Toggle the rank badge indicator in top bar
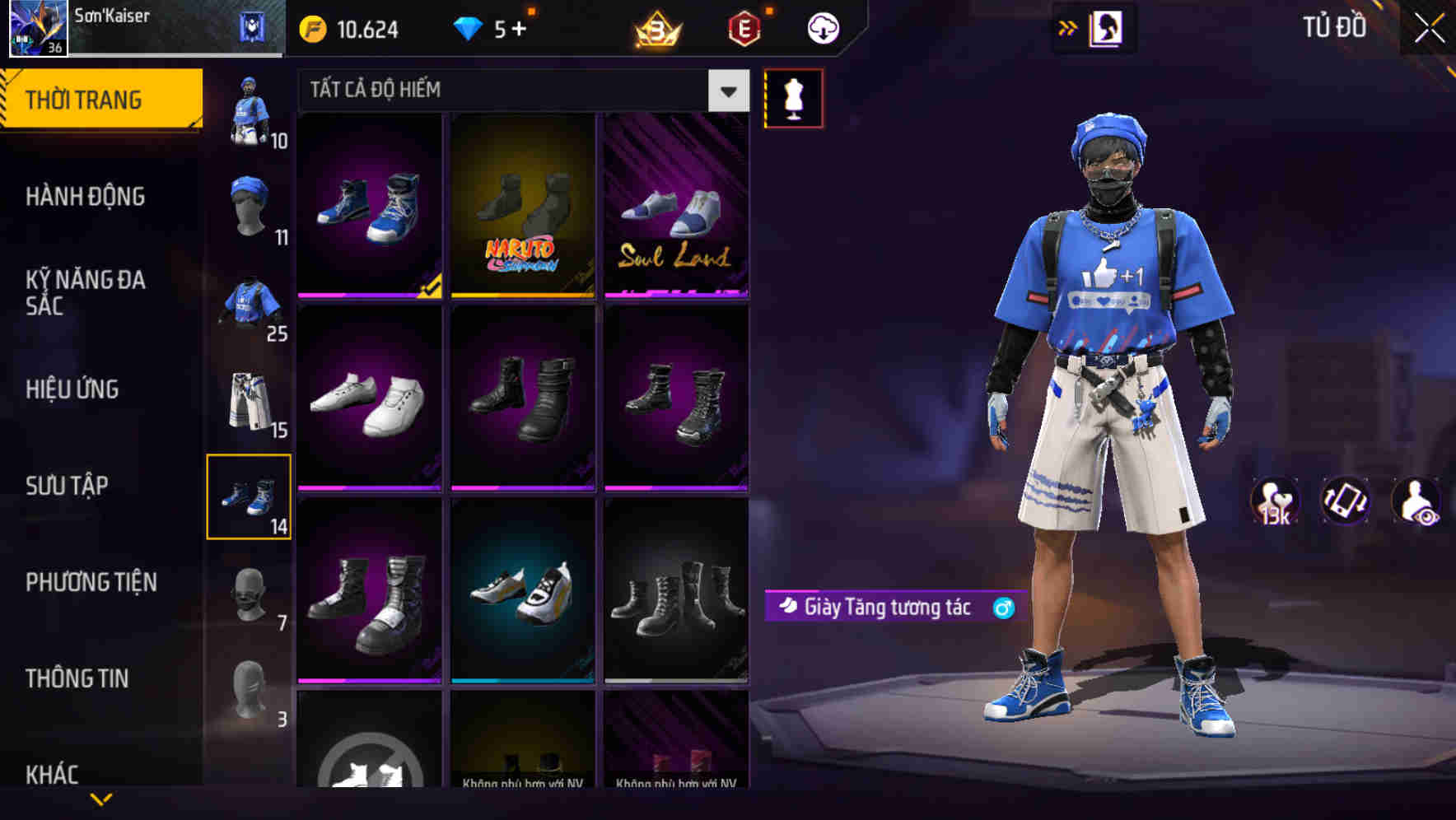This screenshot has width=1456, height=820. click(656, 27)
